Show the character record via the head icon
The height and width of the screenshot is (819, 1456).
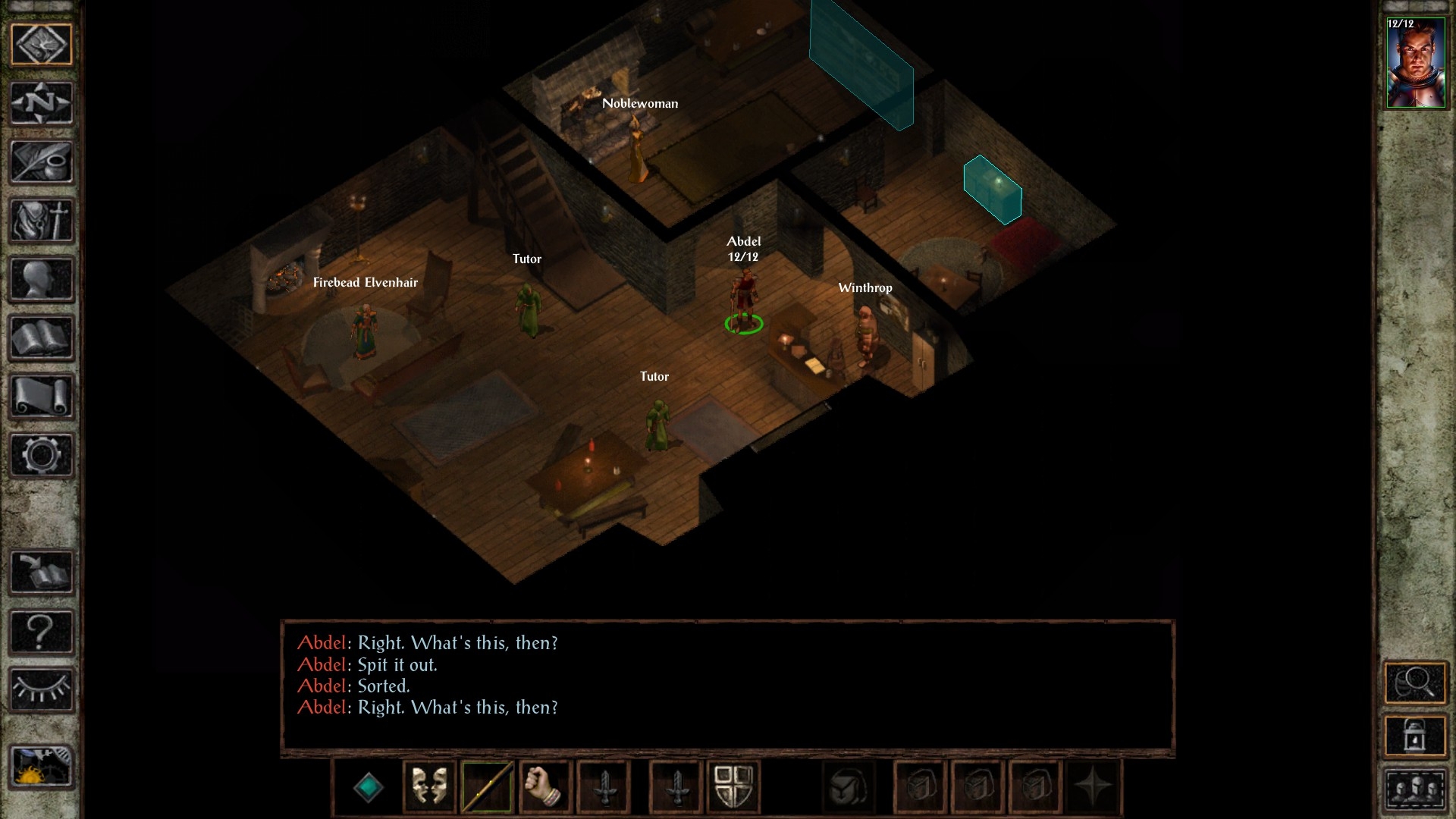point(41,280)
